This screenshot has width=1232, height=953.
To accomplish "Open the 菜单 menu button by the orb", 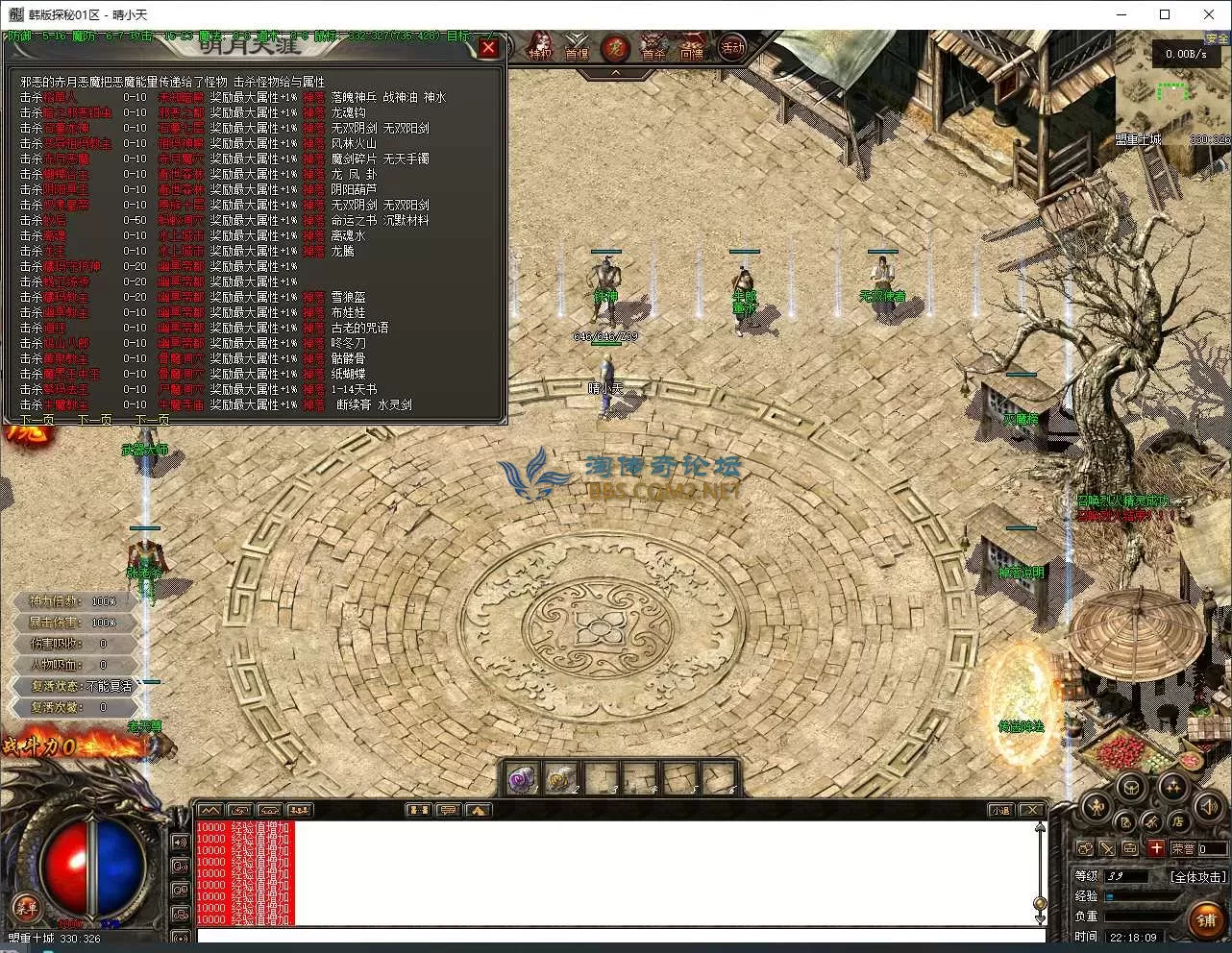I will [x=25, y=906].
